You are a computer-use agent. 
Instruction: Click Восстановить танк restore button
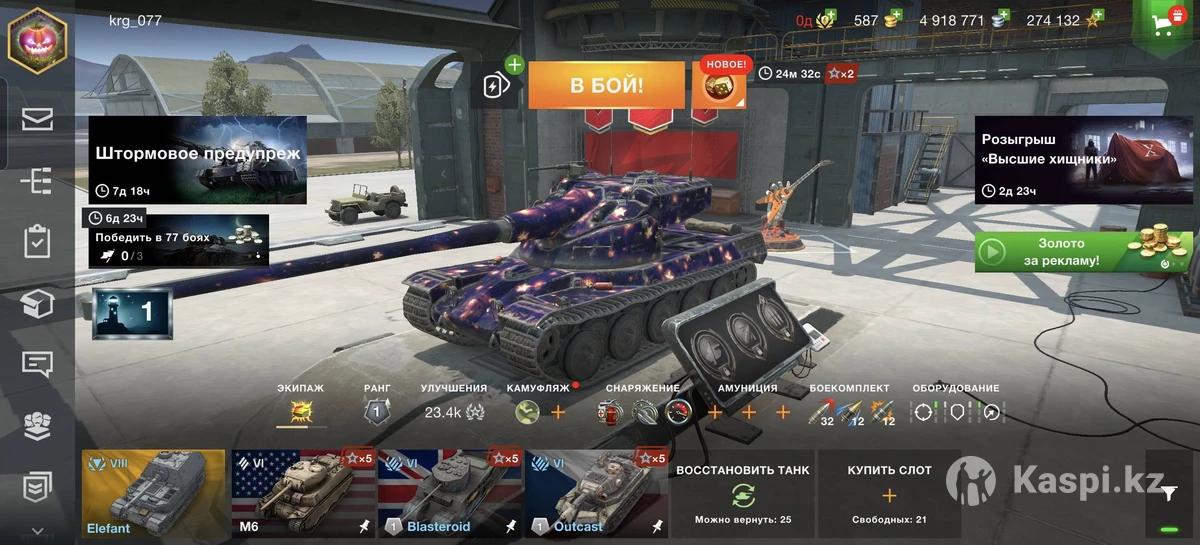742,494
